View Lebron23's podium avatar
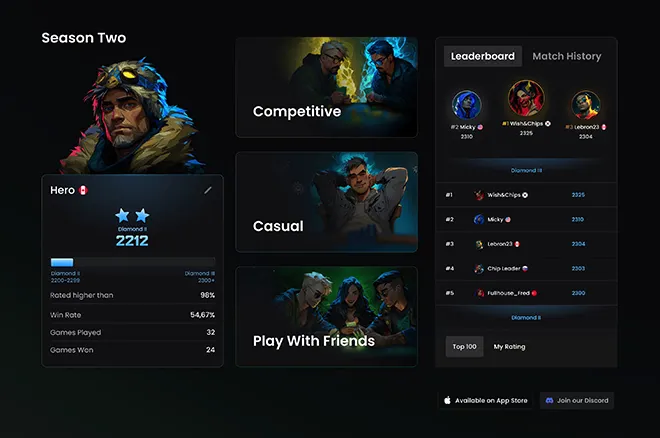Image resolution: width=660 pixels, height=438 pixels. coord(585,106)
